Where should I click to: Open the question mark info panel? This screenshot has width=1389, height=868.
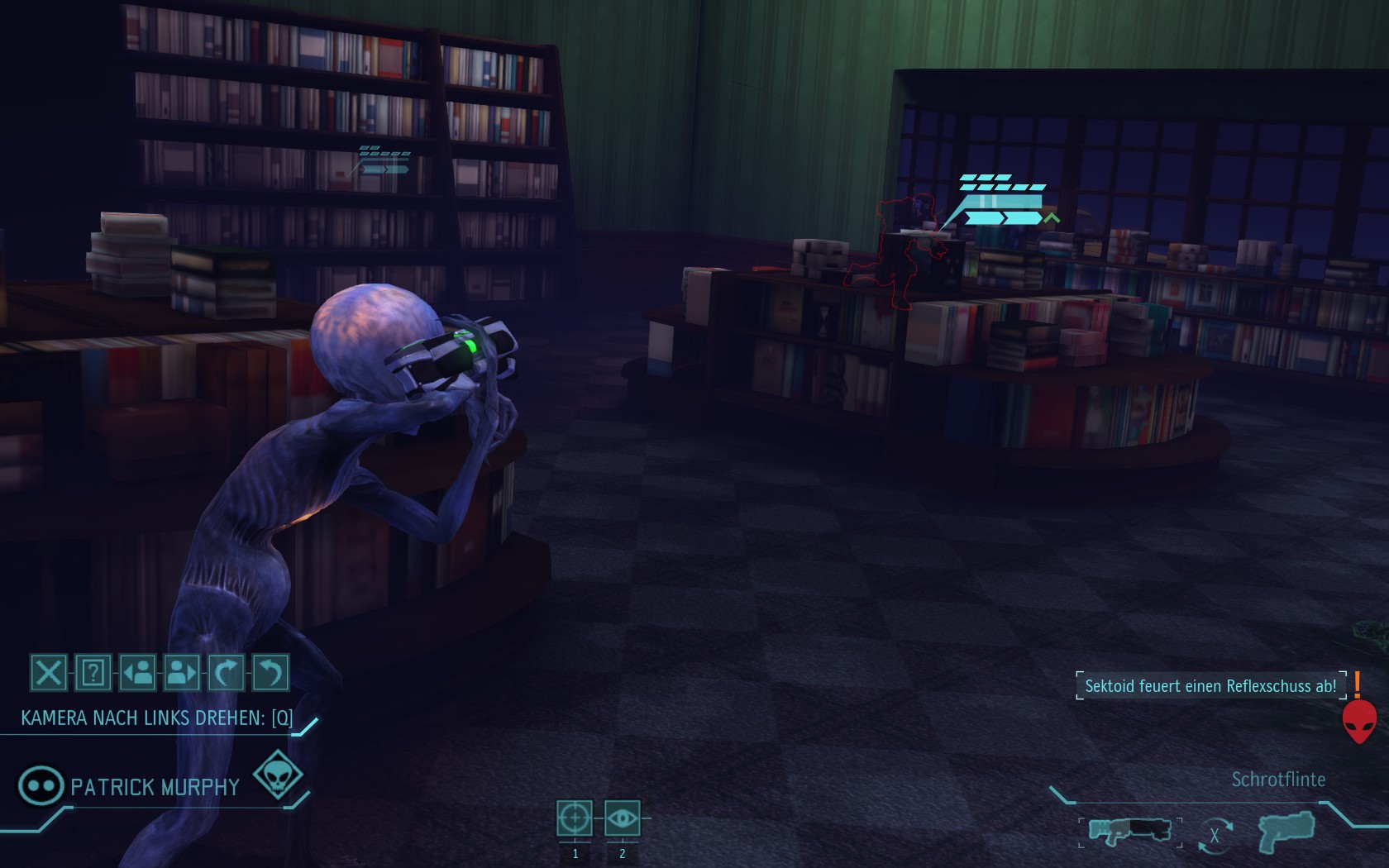click(93, 673)
